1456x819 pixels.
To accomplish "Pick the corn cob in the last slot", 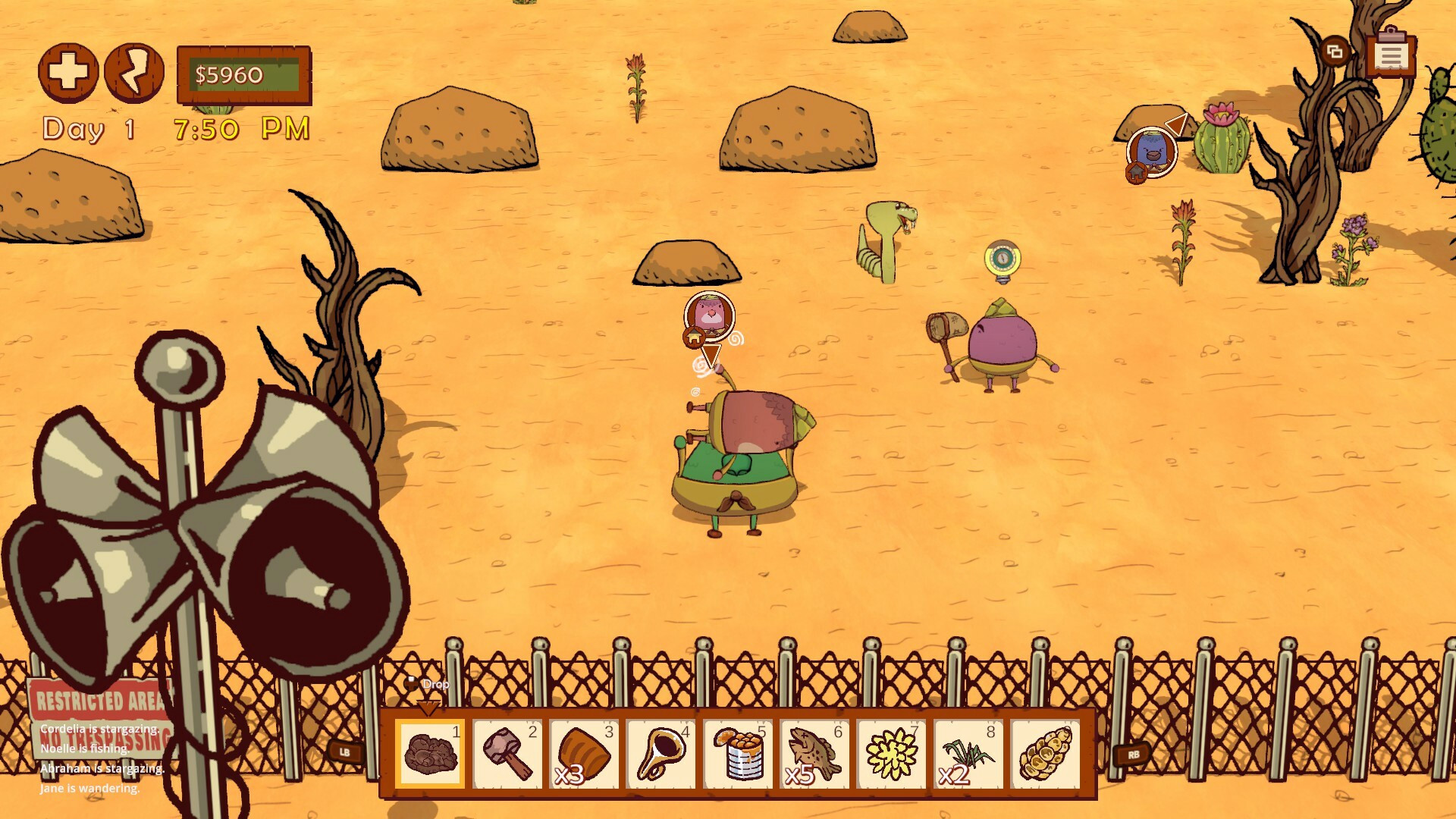I will (x=1046, y=753).
